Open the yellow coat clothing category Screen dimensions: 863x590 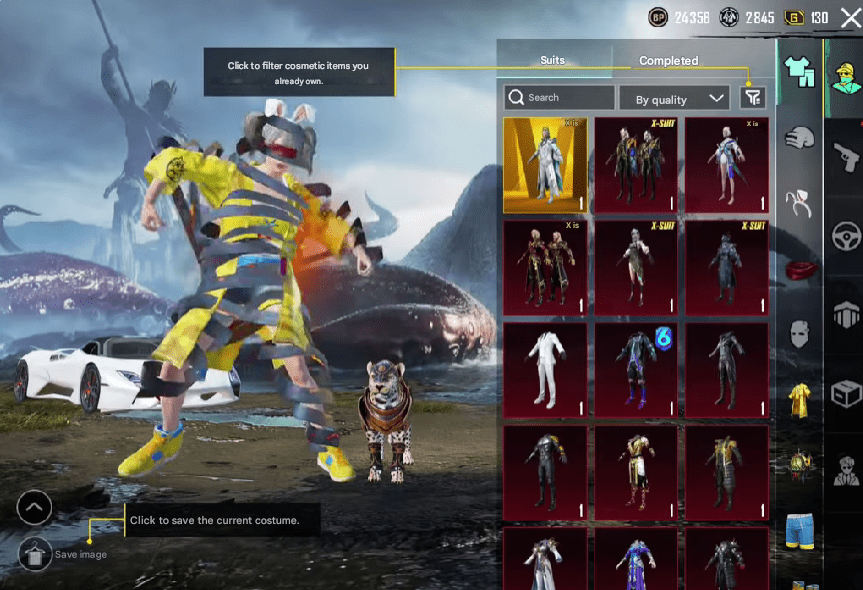pyautogui.click(x=799, y=398)
